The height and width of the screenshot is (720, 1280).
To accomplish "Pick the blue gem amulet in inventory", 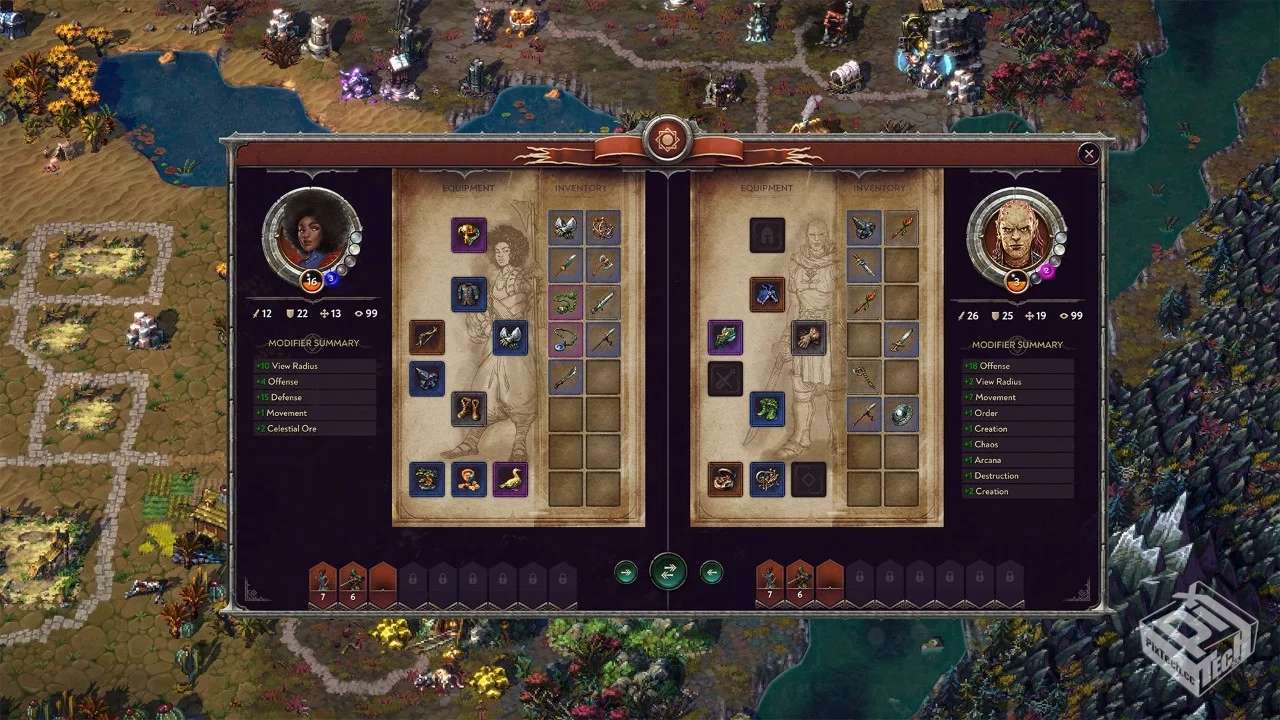I will pyautogui.click(x=566, y=339).
